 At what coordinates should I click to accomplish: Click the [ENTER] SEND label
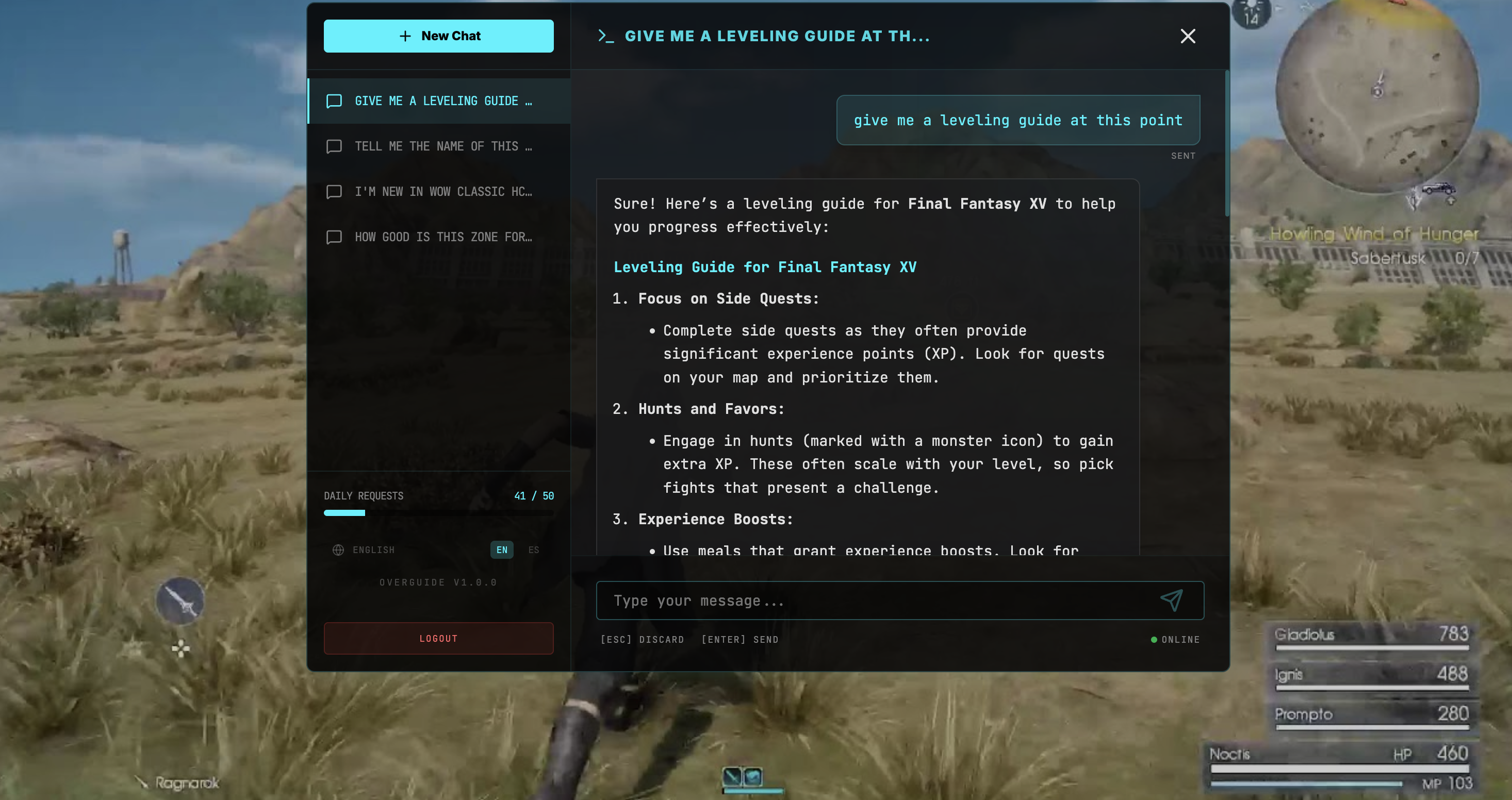739,639
